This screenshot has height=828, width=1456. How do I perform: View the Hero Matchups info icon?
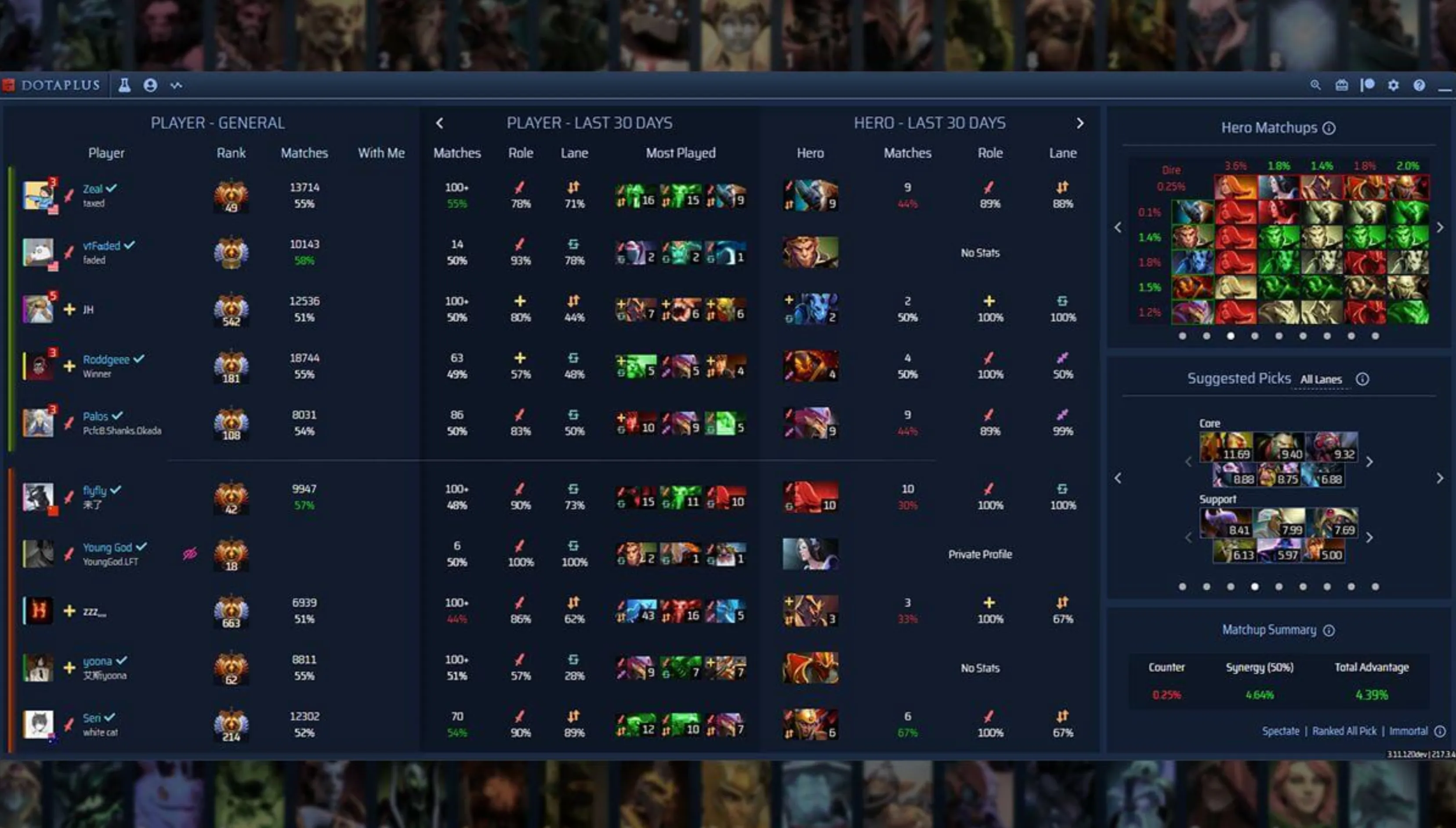click(1329, 127)
